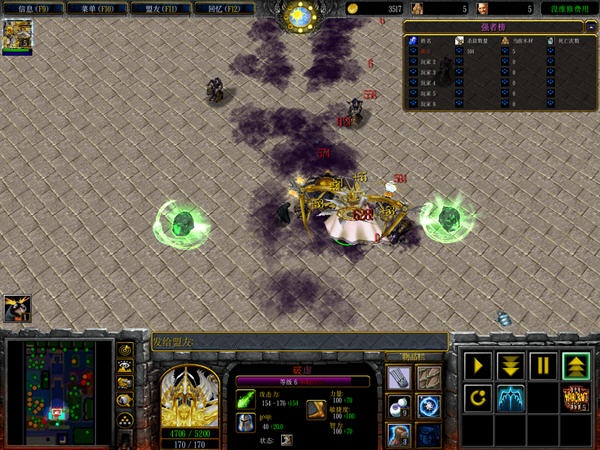Select the white claw item slot

(399, 376)
